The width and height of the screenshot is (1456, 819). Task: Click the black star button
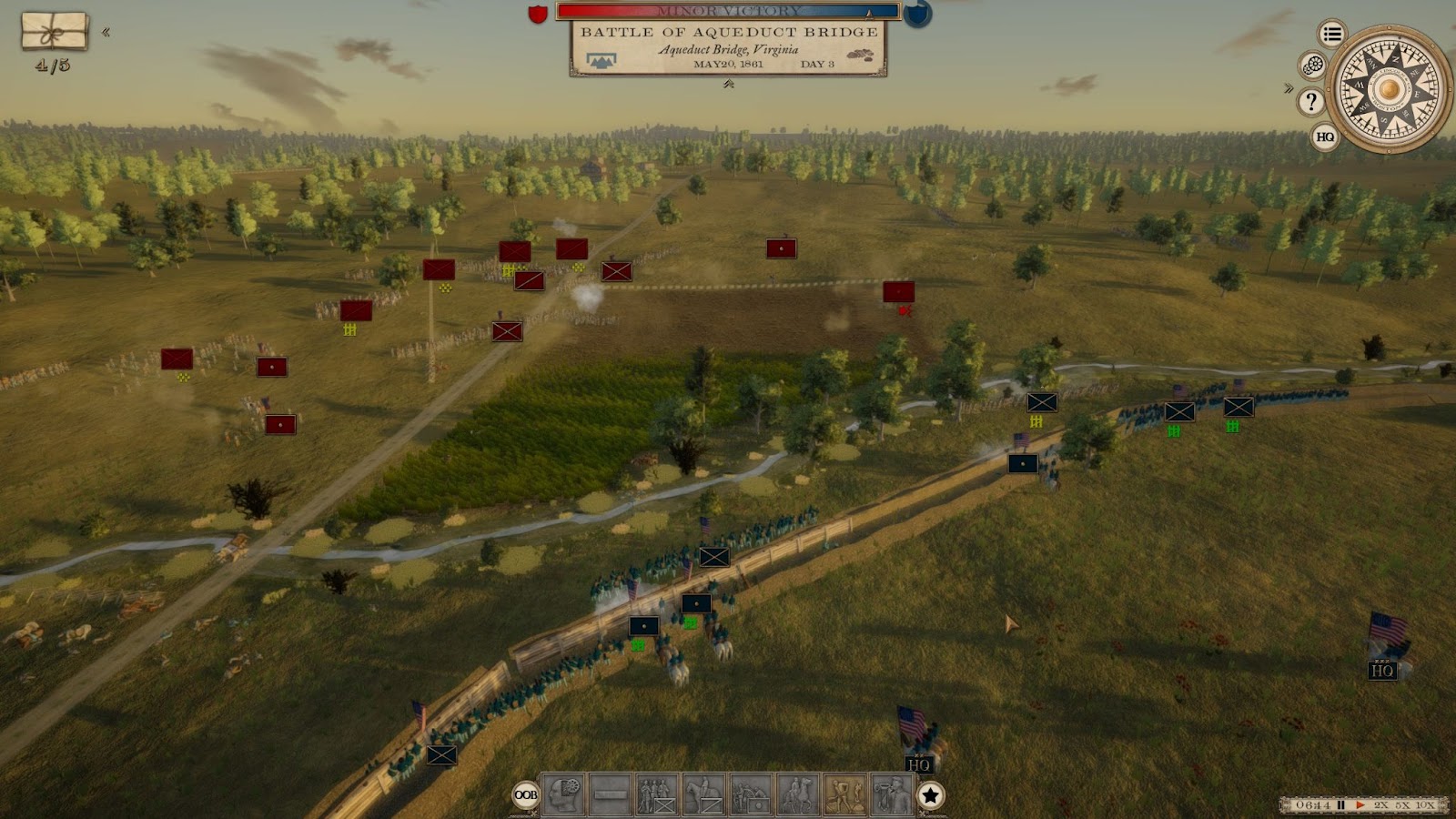[930, 795]
